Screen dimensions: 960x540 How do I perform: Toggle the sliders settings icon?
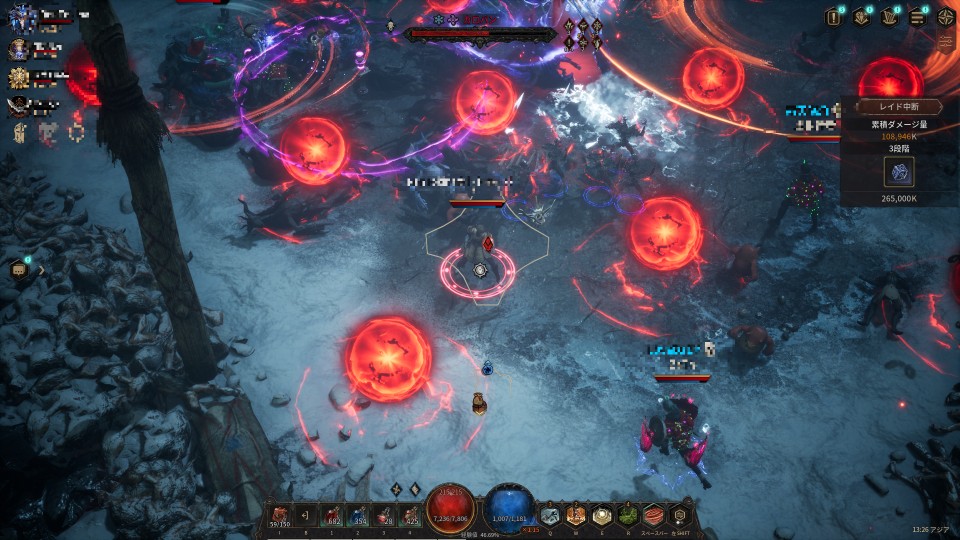click(x=945, y=42)
